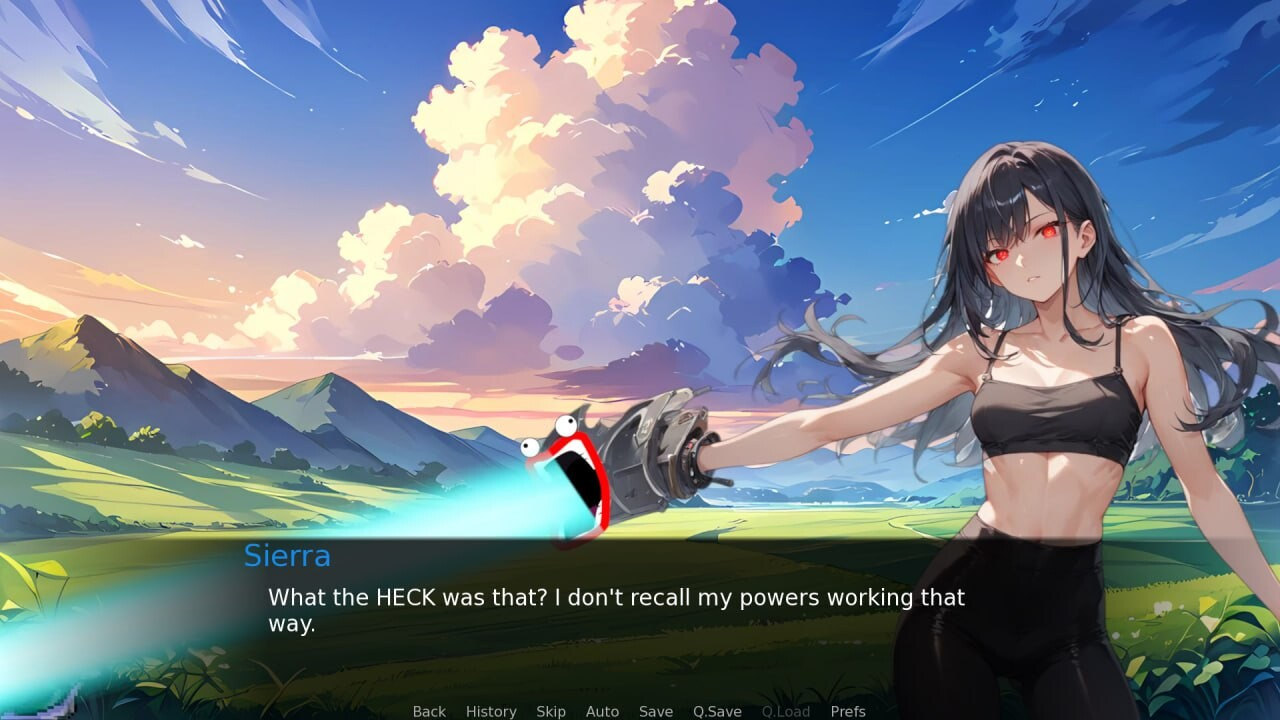Open the Save game screen
Image resolution: width=1280 pixels, height=720 pixels.
tap(656, 711)
